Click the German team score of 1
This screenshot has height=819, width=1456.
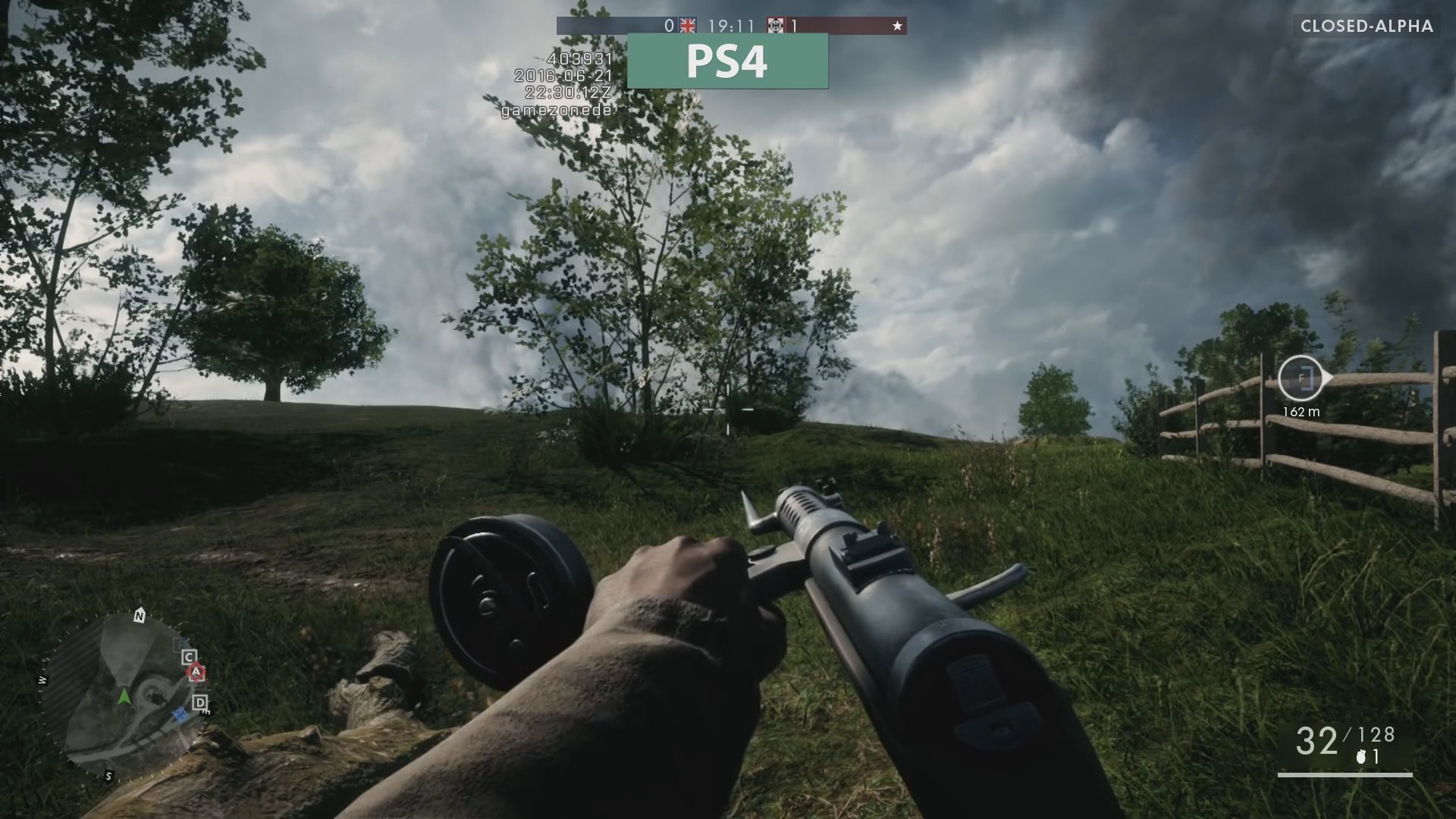[x=793, y=25]
